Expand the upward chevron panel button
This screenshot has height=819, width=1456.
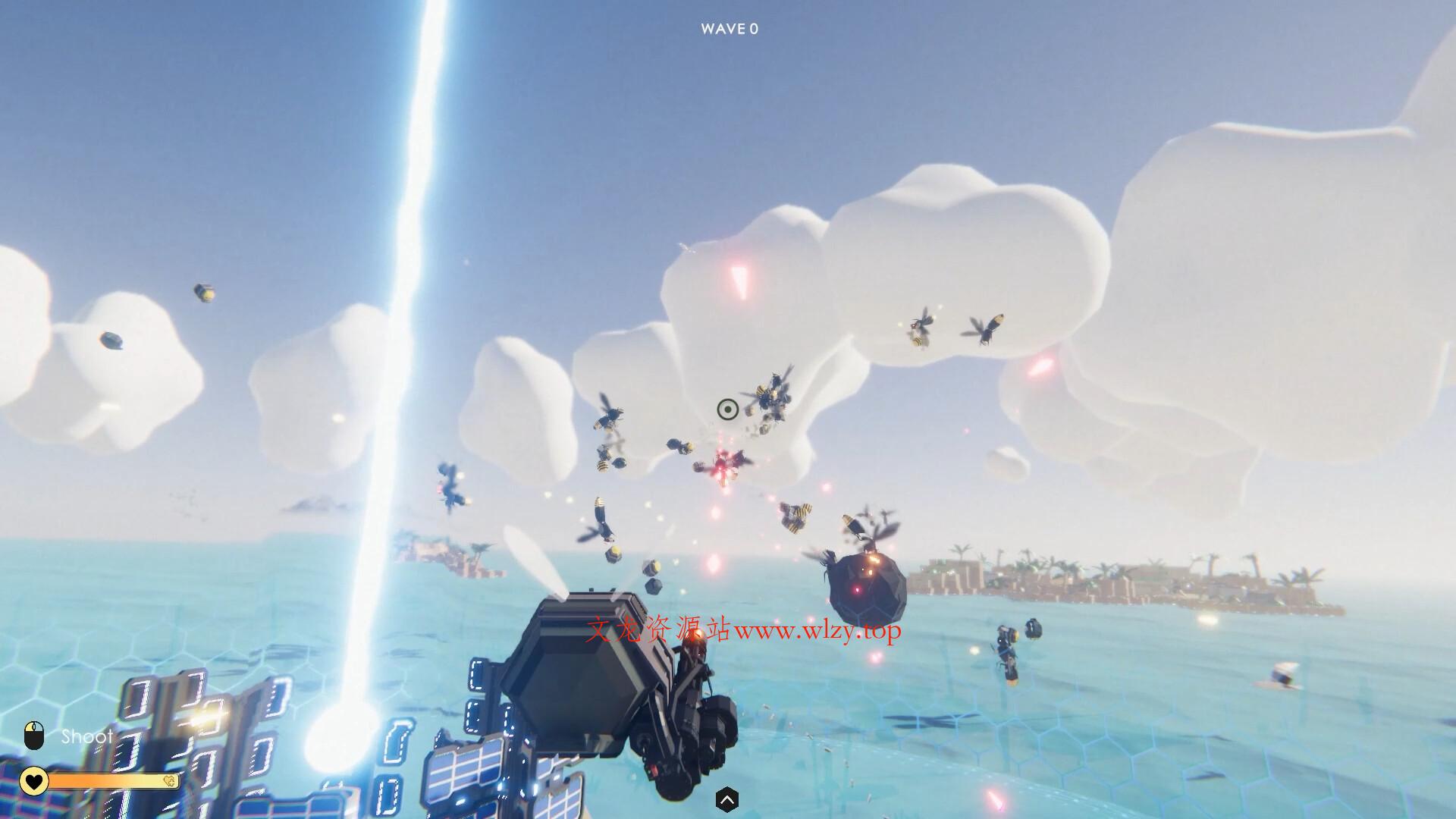pyautogui.click(x=726, y=799)
